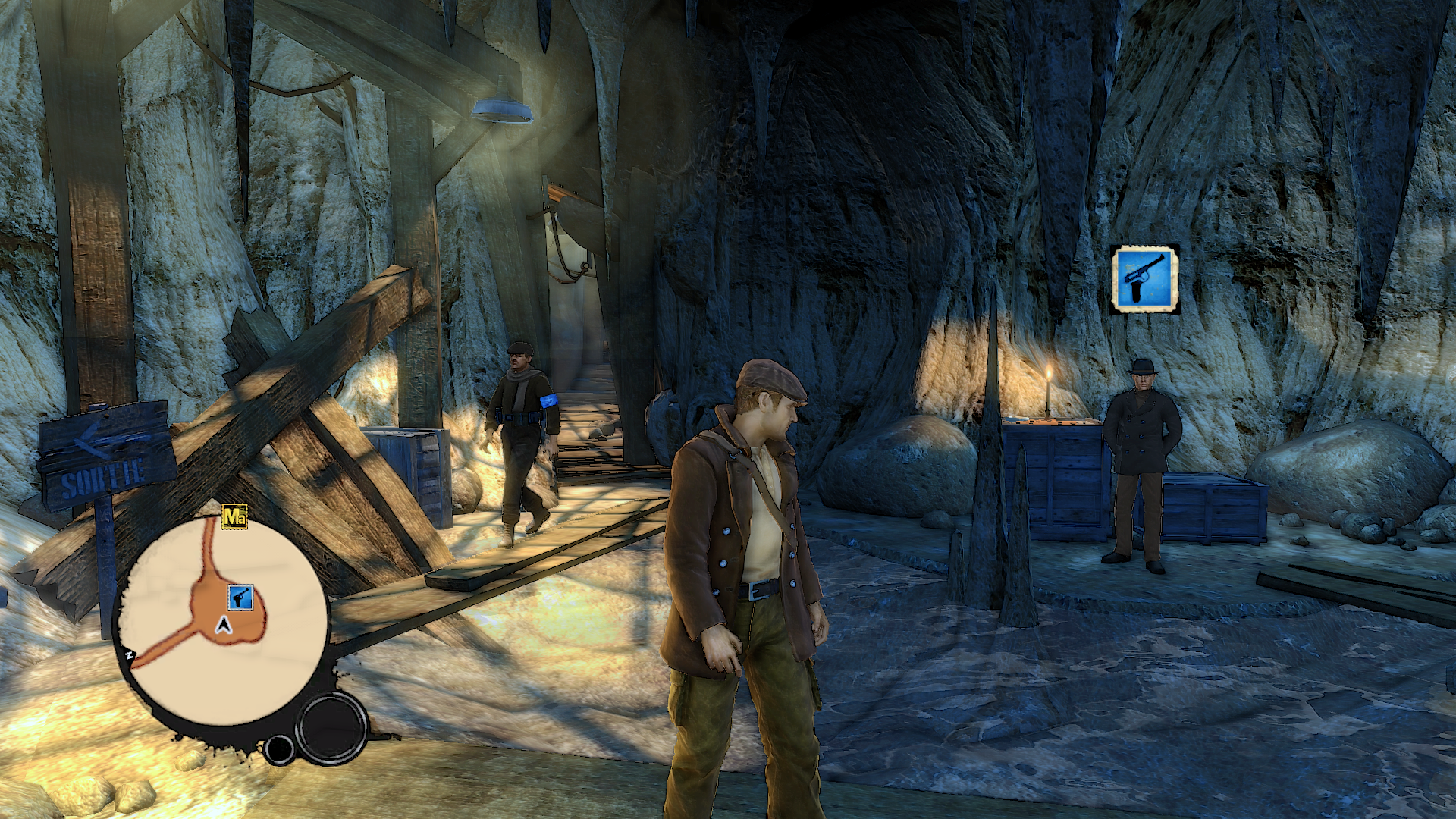Select the blue pistol marker on minimap
The height and width of the screenshot is (819, 1456).
240,598
